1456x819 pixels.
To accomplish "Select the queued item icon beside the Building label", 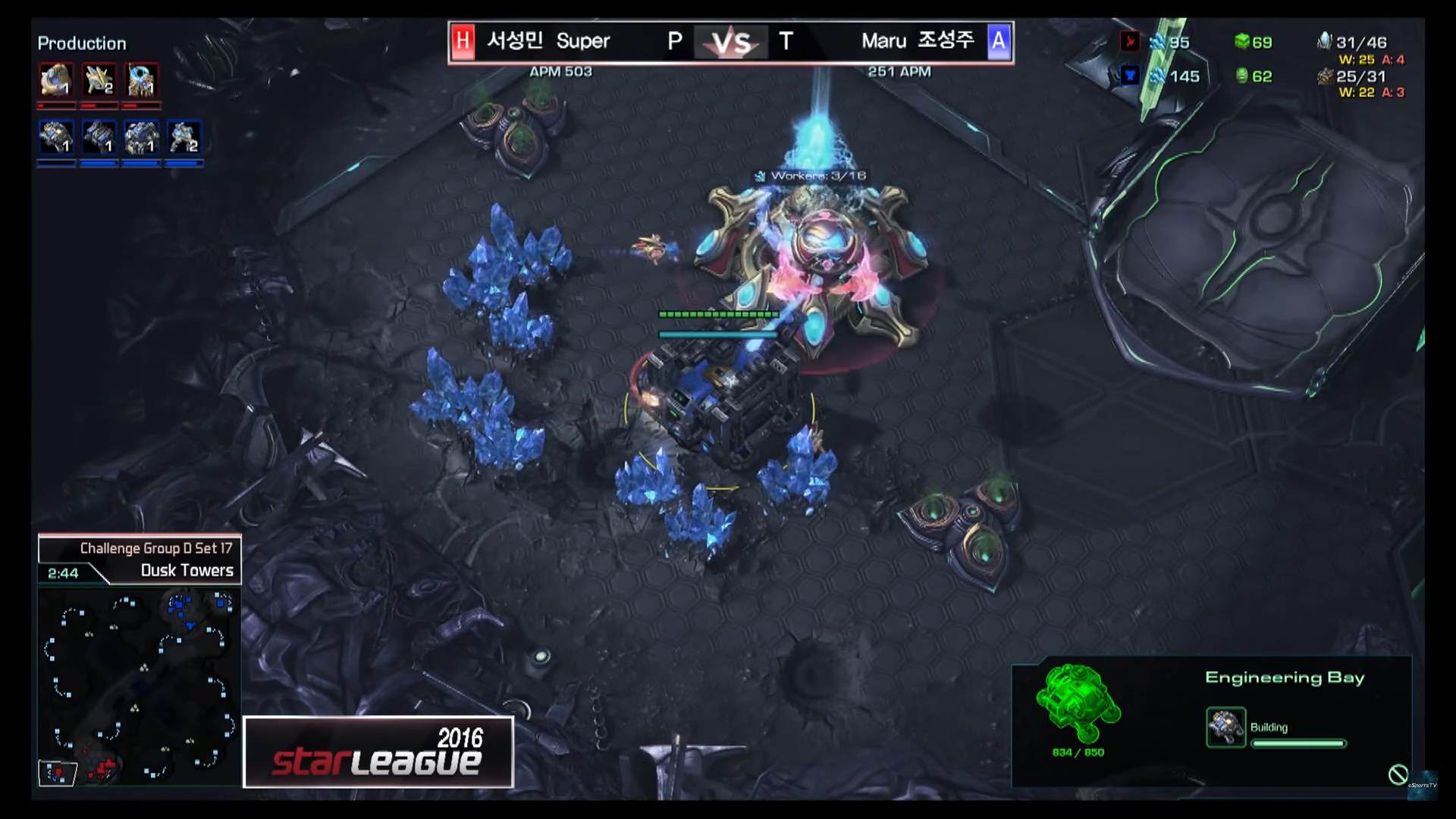I will pos(1225,727).
